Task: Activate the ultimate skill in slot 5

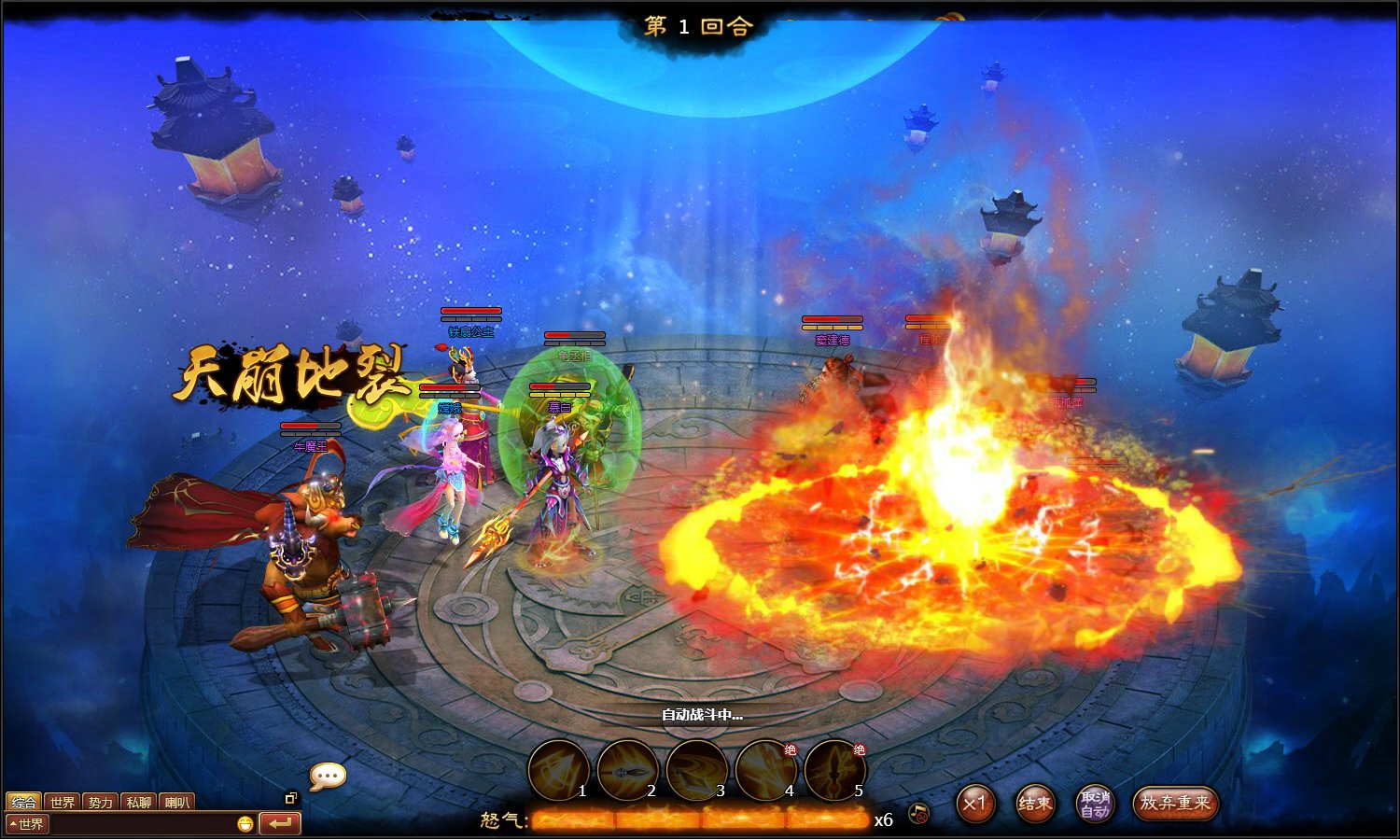Action: click(x=834, y=770)
